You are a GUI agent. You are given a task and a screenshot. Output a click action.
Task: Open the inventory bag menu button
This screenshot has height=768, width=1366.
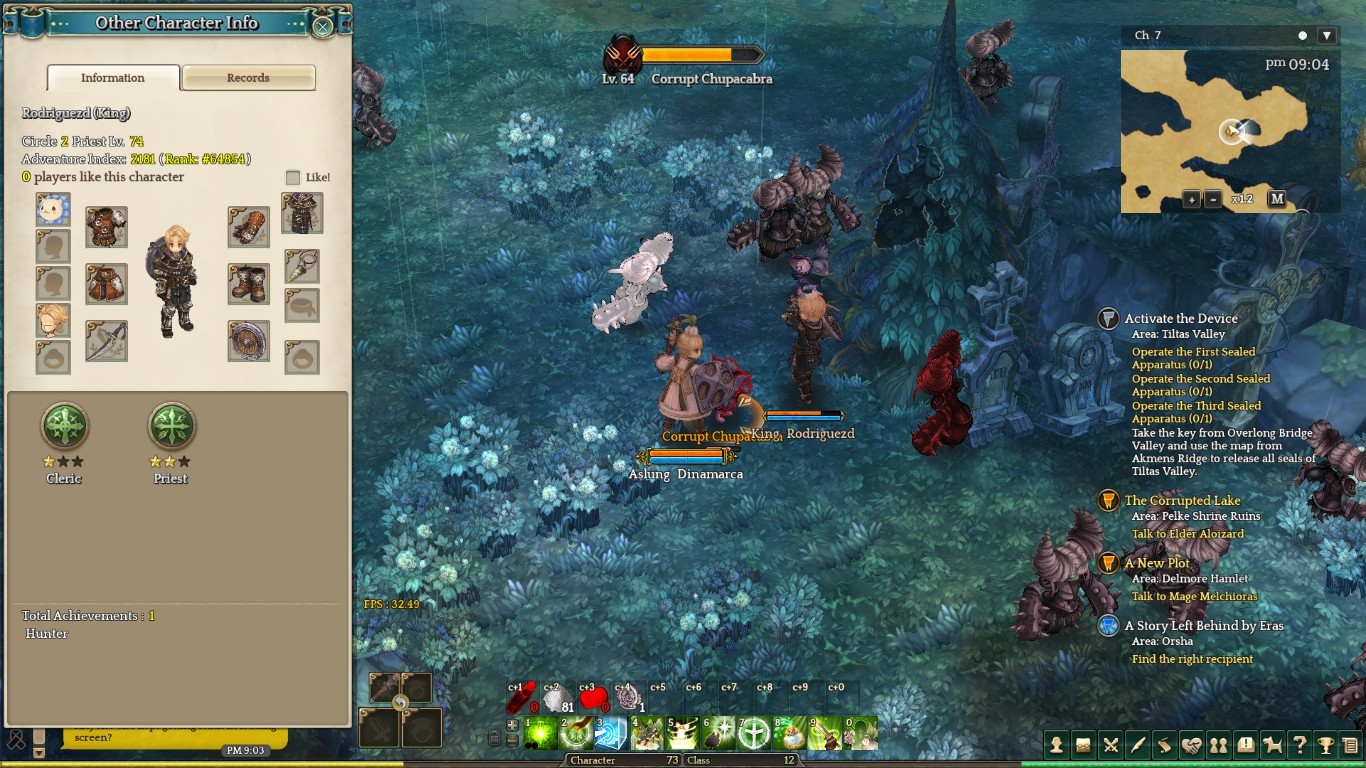pyautogui.click(x=1082, y=745)
